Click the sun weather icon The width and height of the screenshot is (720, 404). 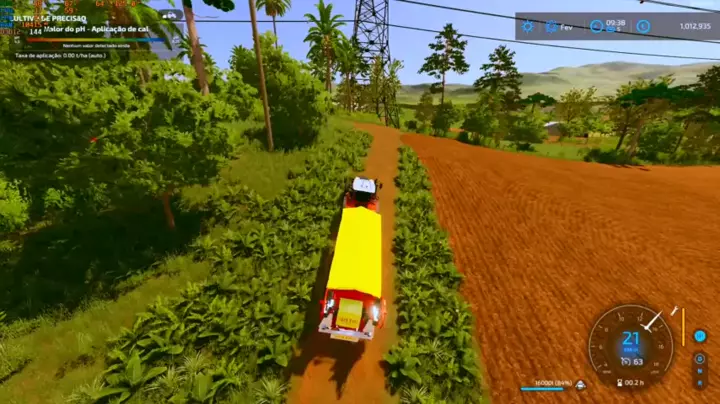(528, 26)
